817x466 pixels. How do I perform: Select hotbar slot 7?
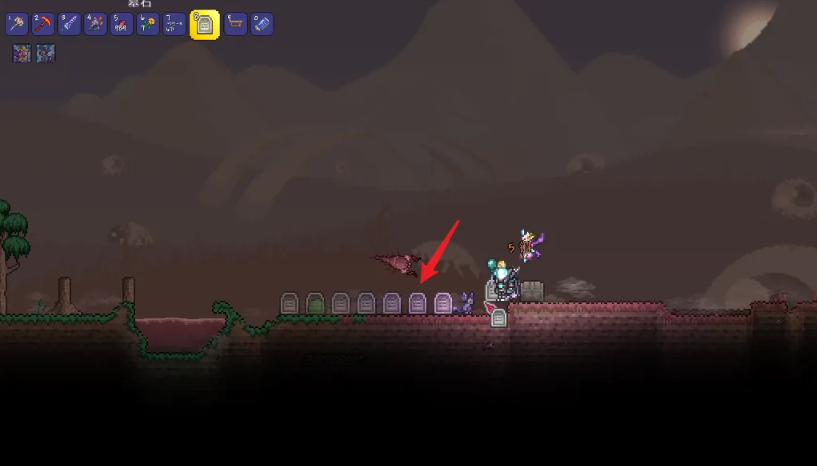[173, 25]
